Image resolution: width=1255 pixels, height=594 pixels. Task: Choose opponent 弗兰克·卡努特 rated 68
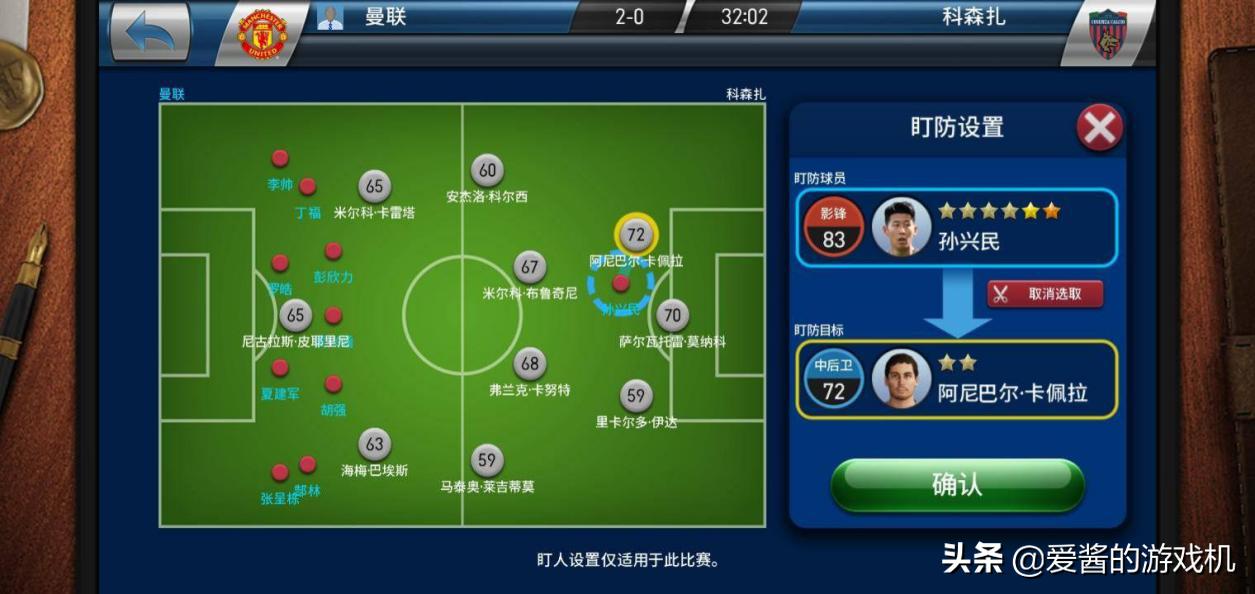529,364
